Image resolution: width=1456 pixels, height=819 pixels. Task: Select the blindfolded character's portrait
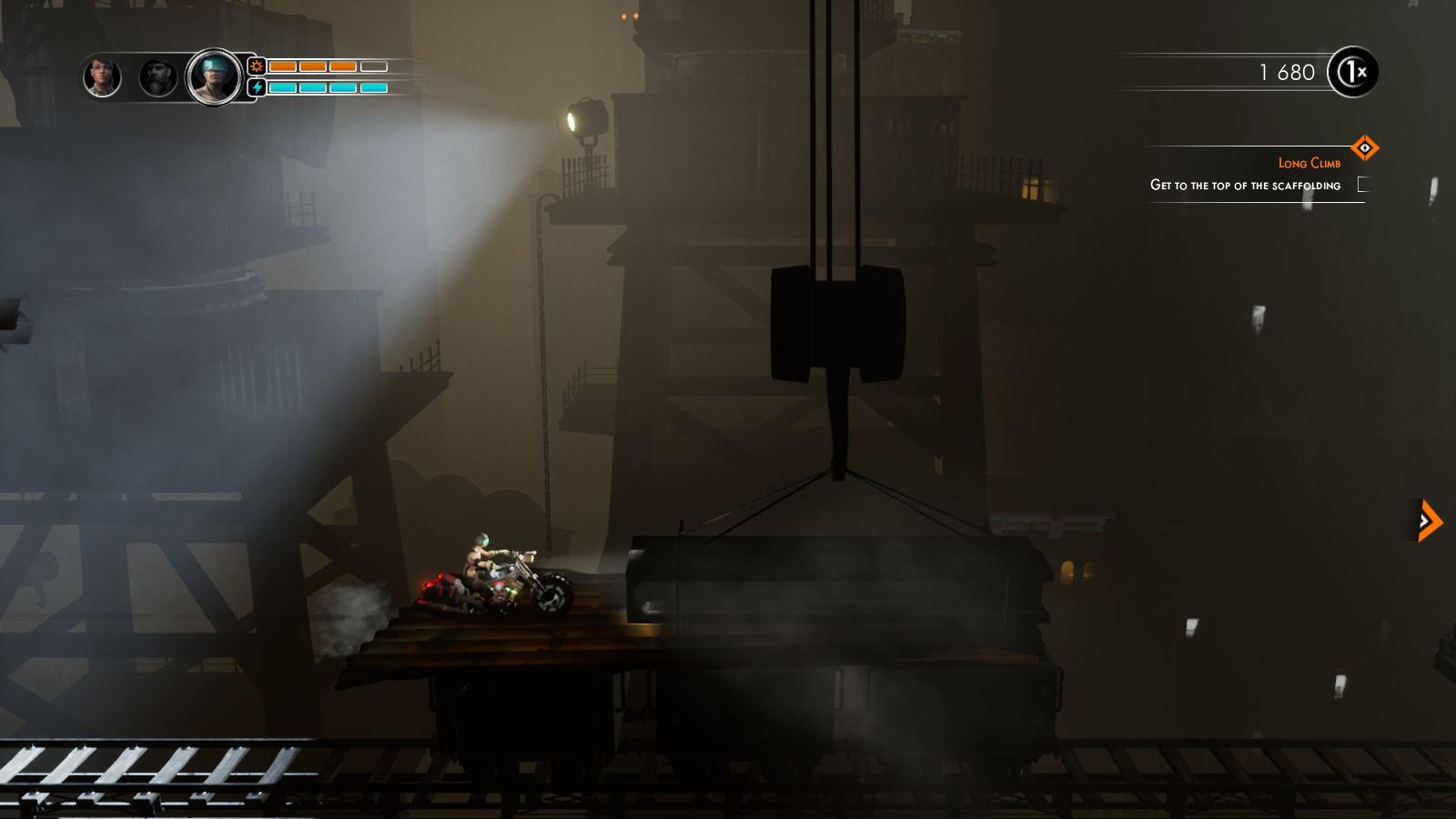click(214, 76)
